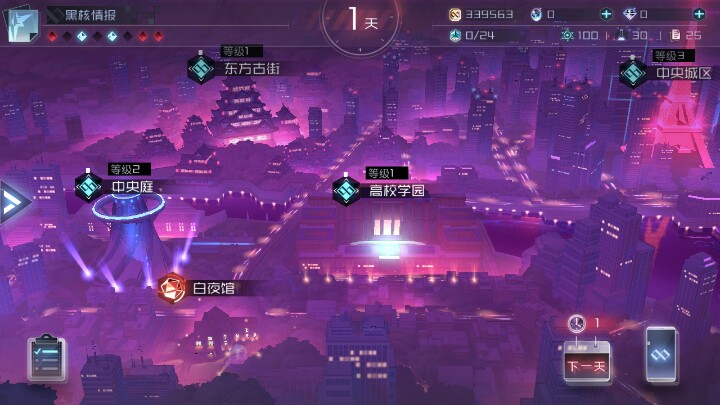Image resolution: width=720 pixels, height=405 pixels.
Task: Select the 中央城区 location marker
Action: pyautogui.click(x=632, y=73)
